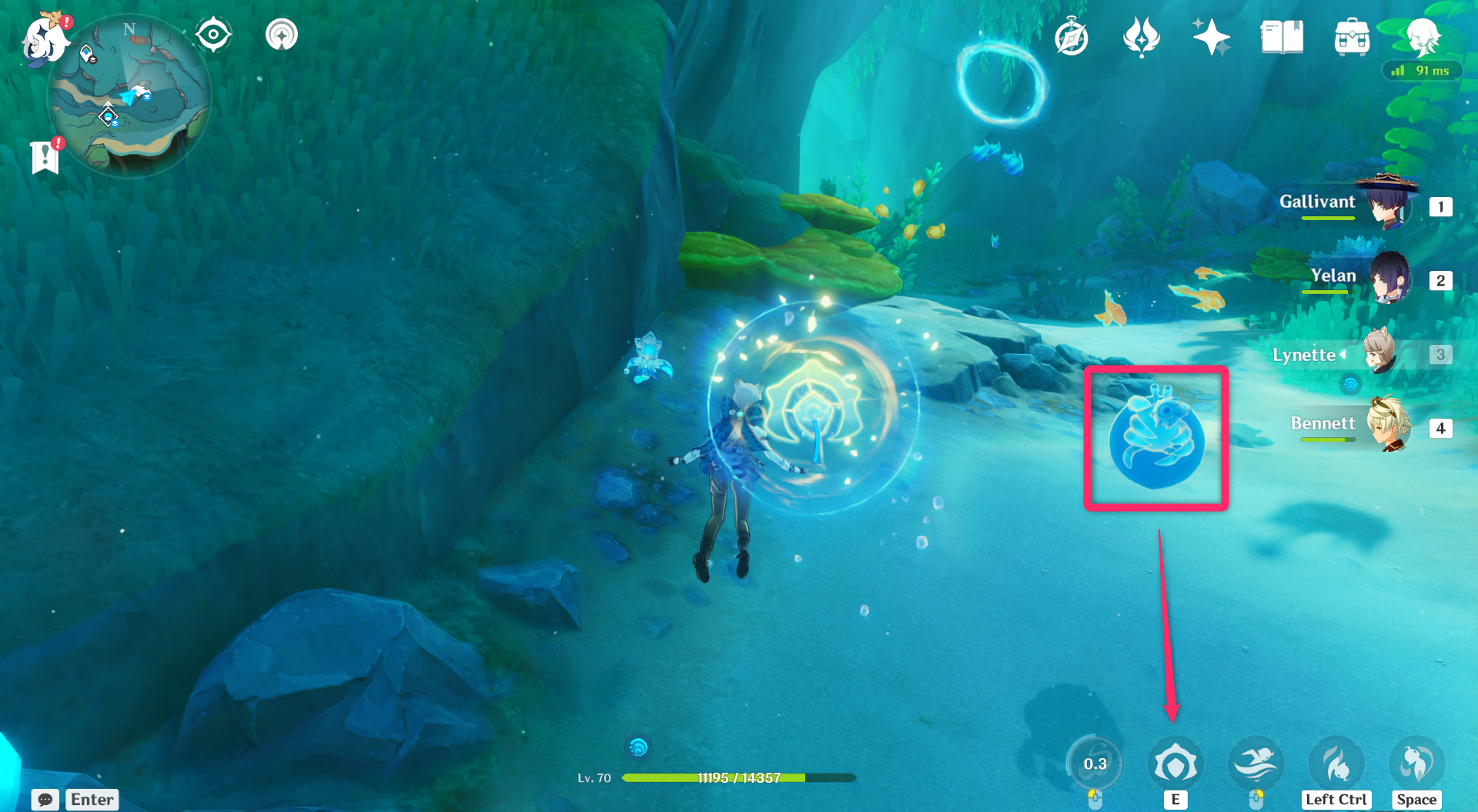
Task: Click the broadcast signal icon beside the minimap
Action: (x=281, y=34)
